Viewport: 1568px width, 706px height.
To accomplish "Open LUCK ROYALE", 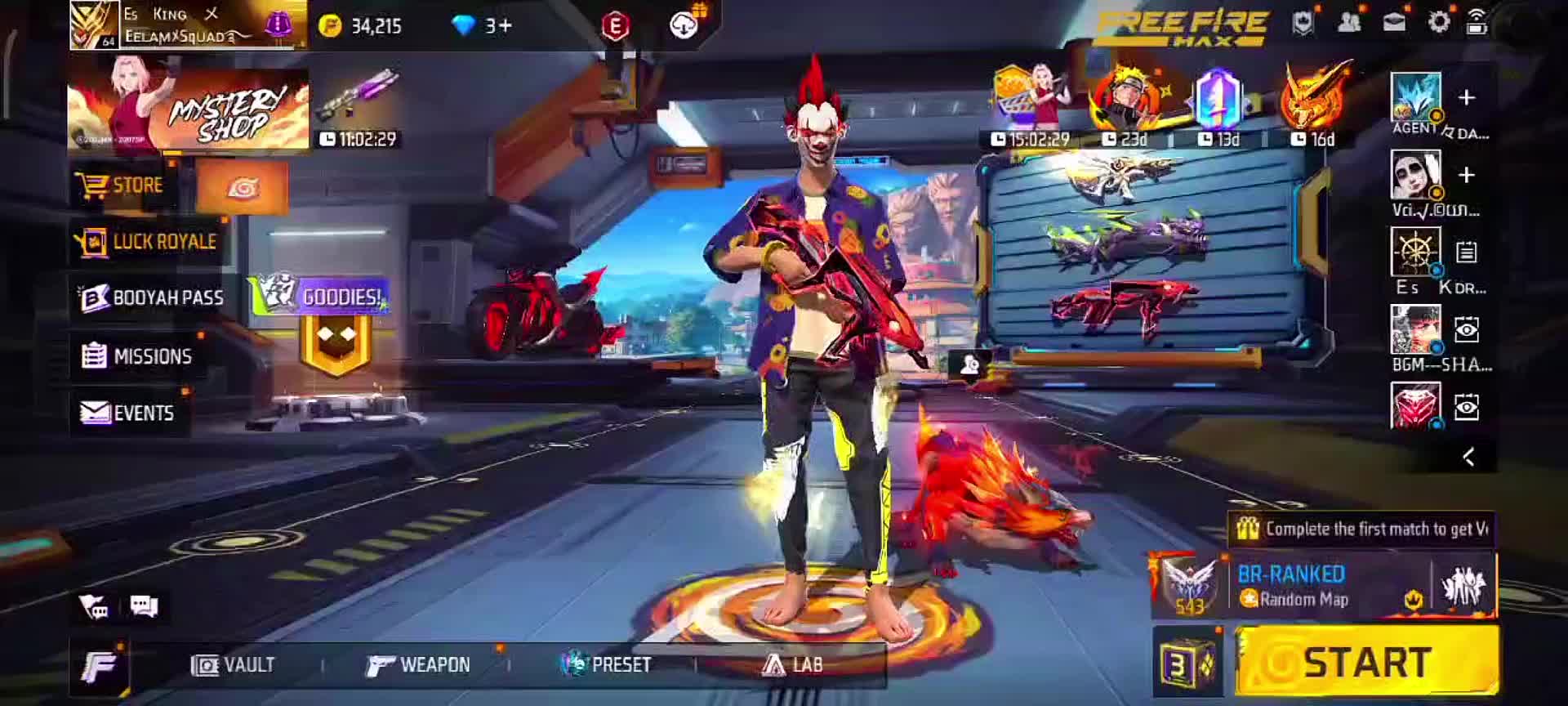I will [147, 242].
